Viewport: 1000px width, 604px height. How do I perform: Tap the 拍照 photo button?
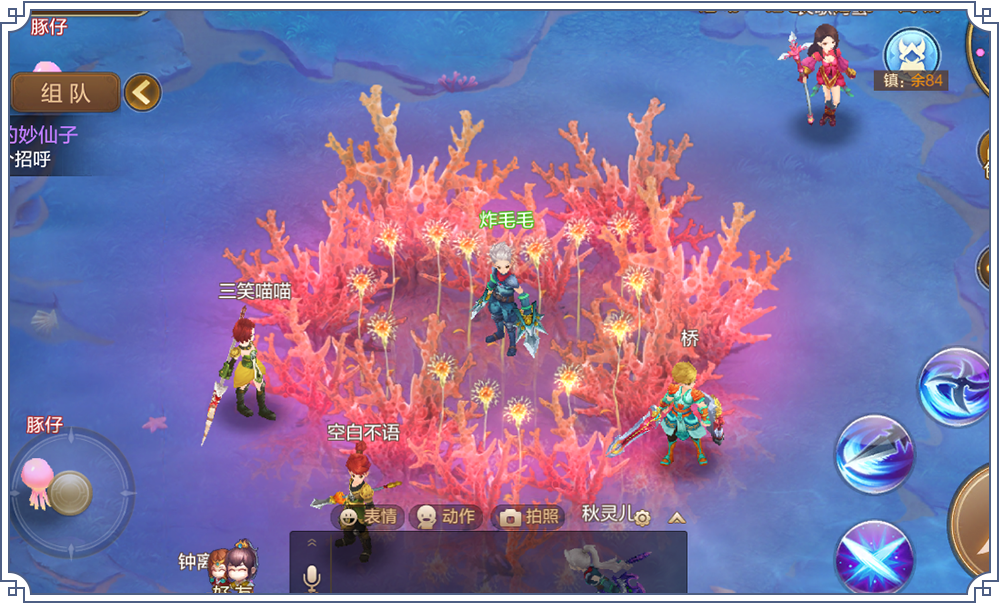(x=529, y=516)
